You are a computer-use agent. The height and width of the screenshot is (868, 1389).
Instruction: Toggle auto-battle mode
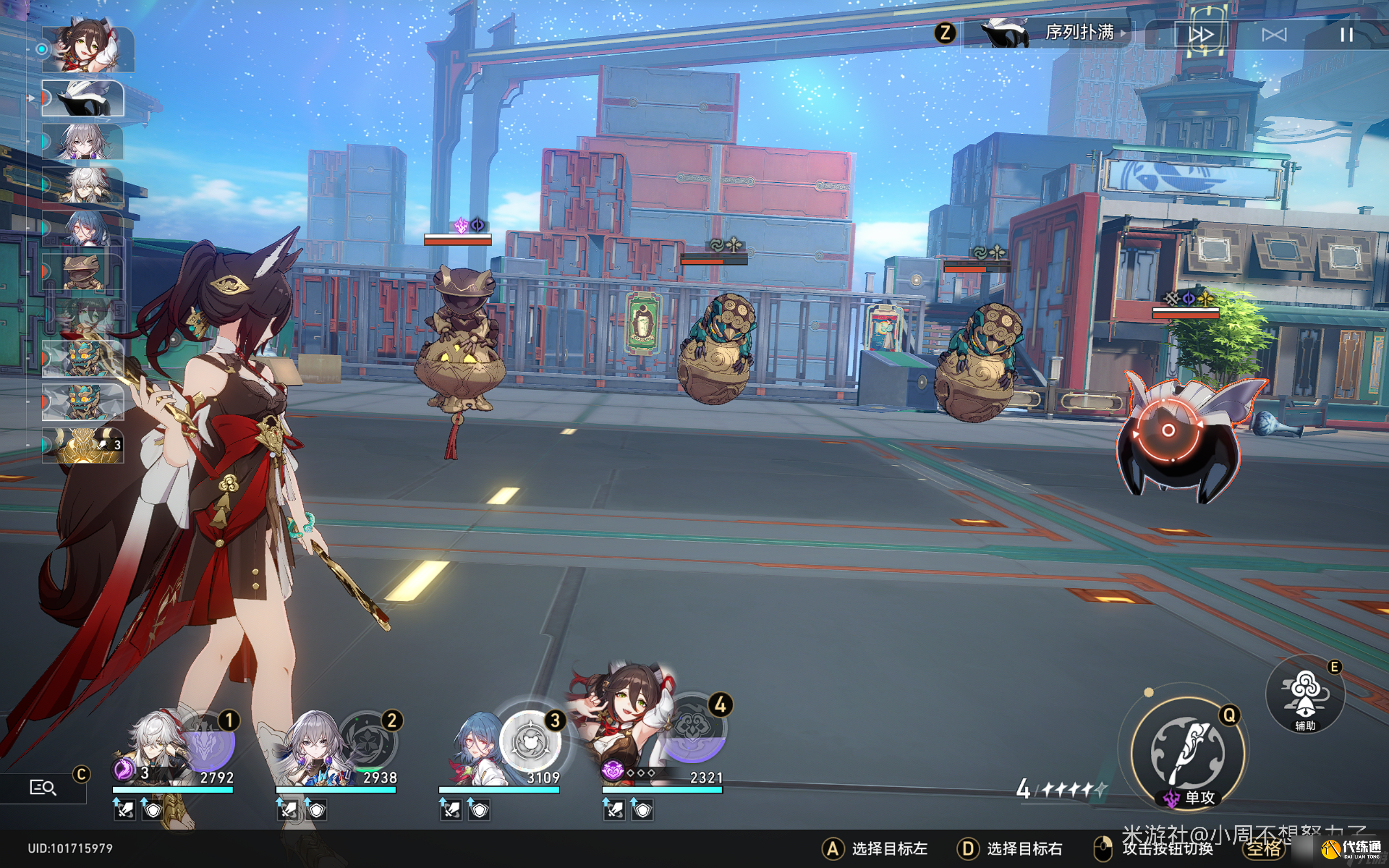point(1273,35)
